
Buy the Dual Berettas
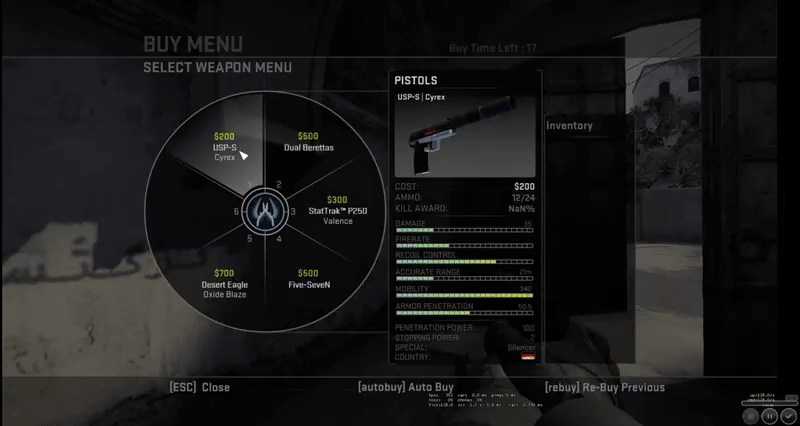pos(308,143)
